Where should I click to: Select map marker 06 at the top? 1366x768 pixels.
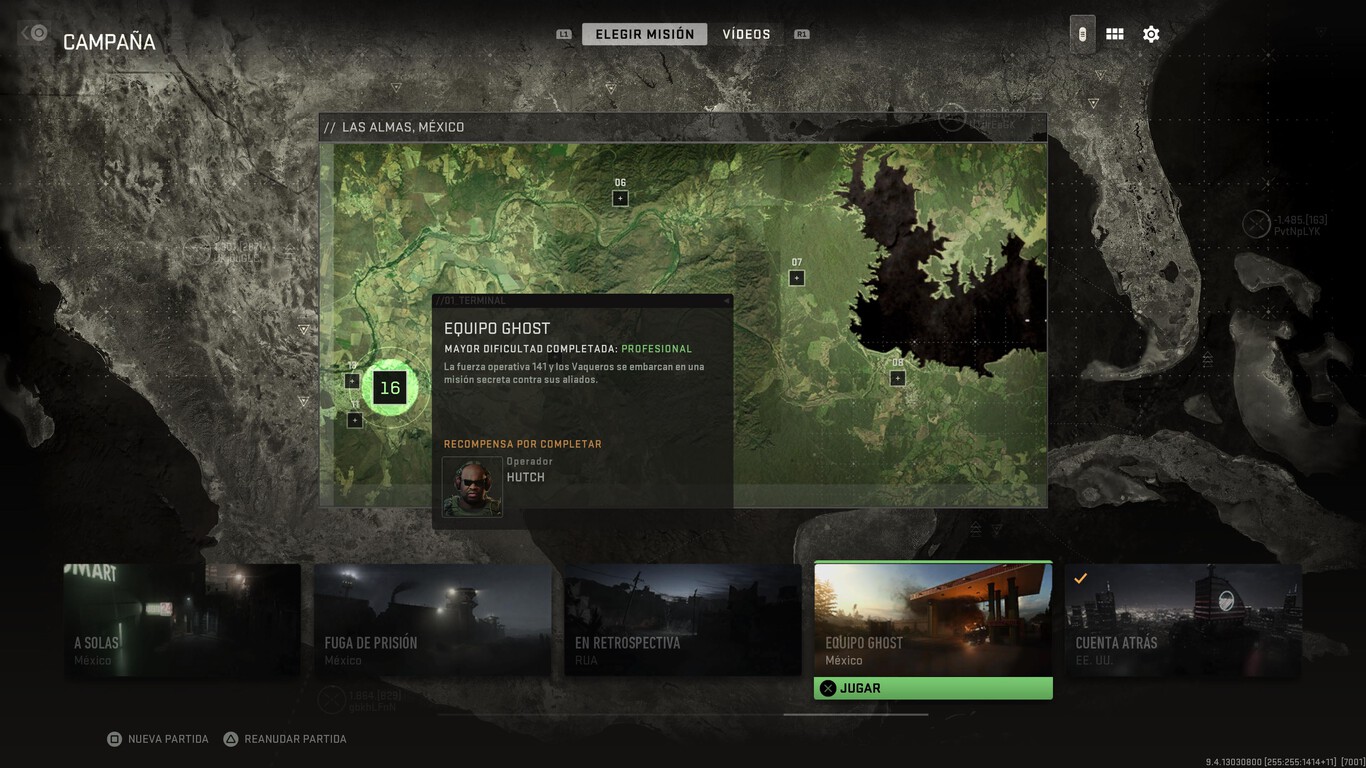pyautogui.click(x=620, y=197)
